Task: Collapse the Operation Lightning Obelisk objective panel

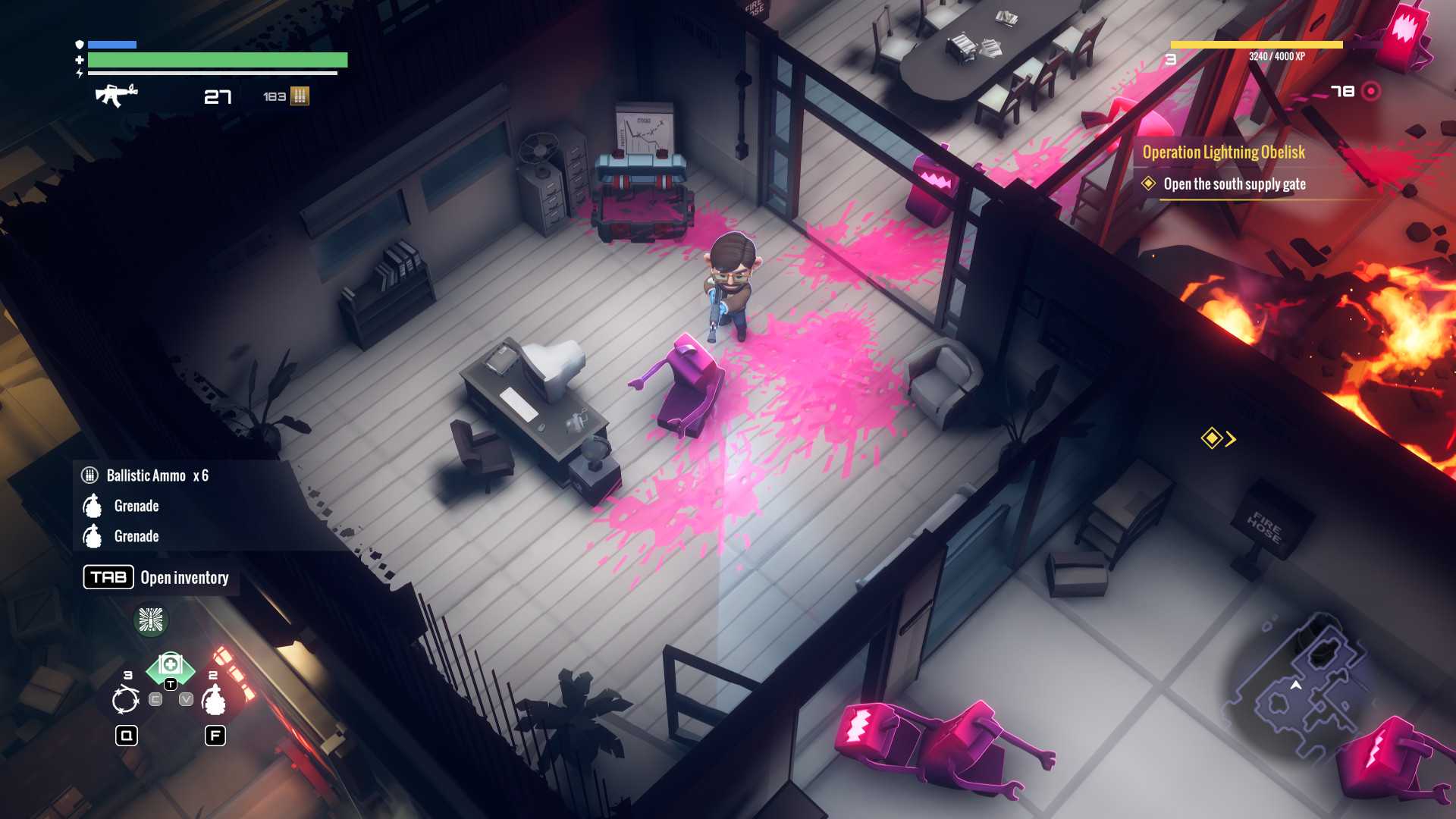Action: 1223,152
